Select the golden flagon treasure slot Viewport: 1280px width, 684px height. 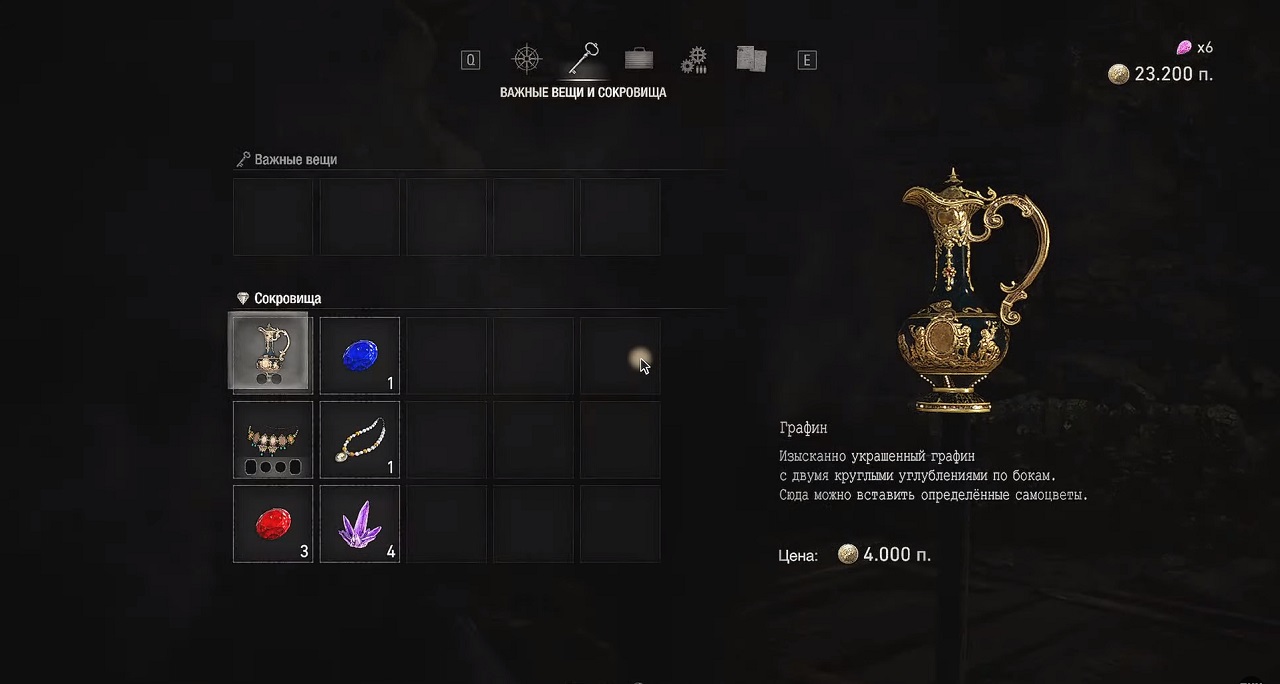[273, 355]
